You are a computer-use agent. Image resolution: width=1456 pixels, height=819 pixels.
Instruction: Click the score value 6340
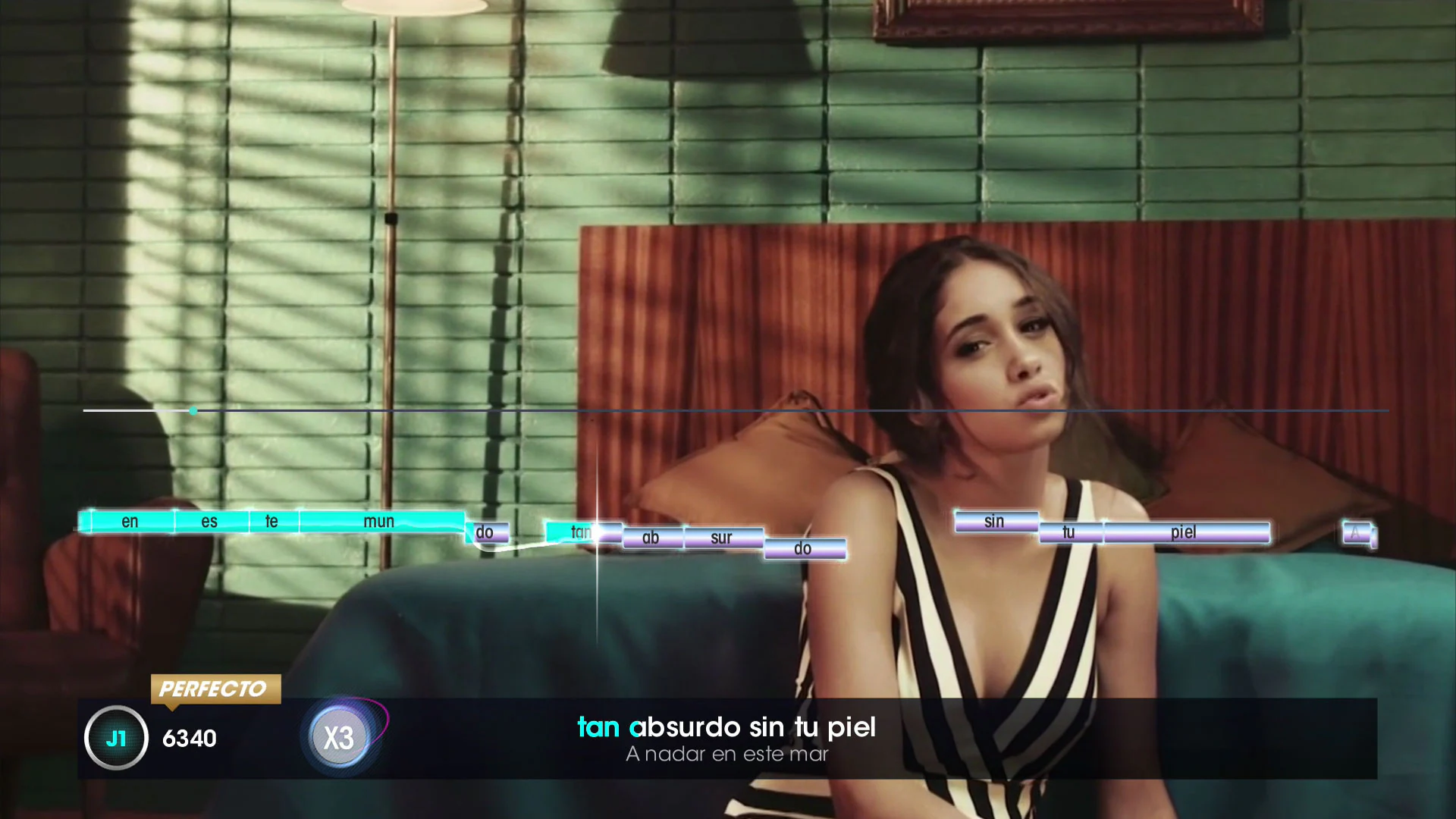(x=190, y=738)
